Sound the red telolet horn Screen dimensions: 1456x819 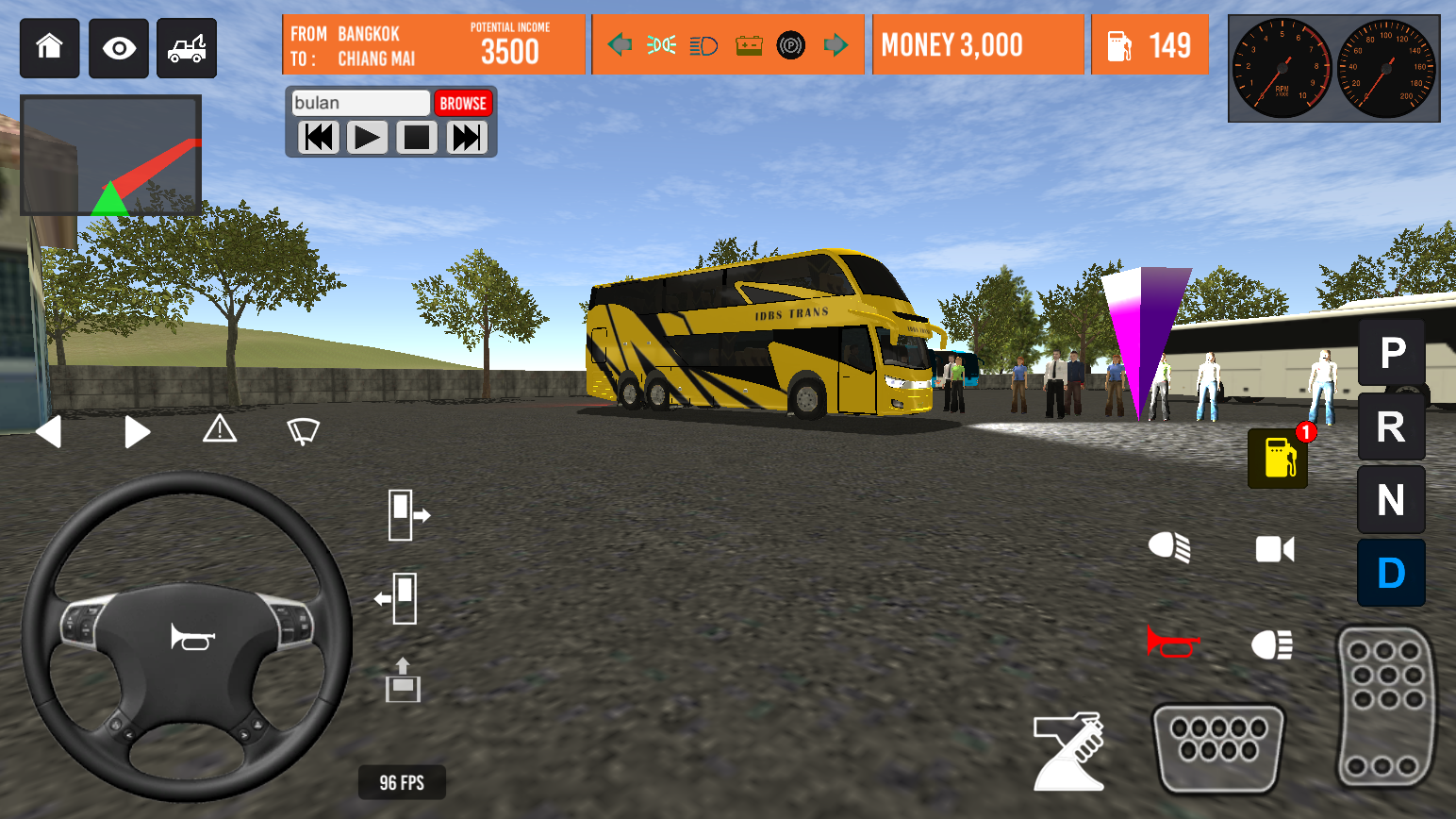click(x=1172, y=643)
